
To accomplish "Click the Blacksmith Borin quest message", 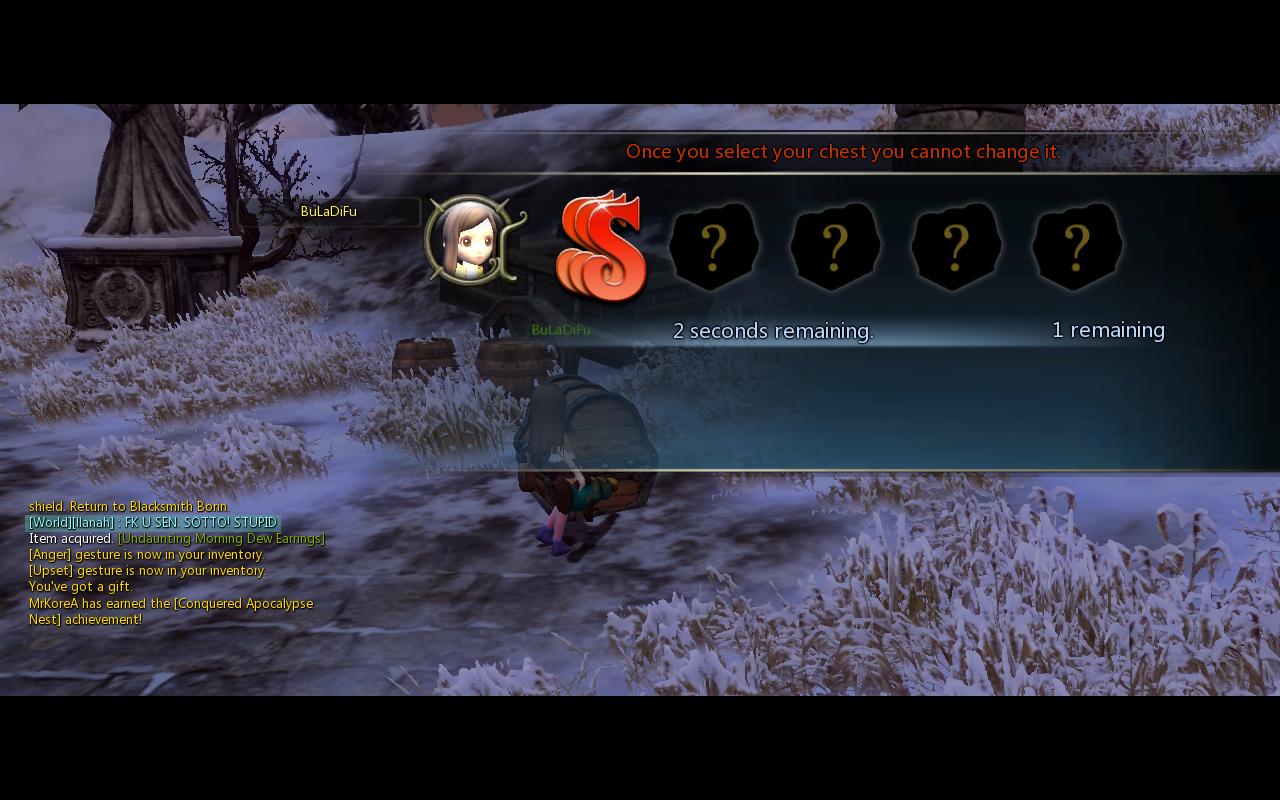I will pos(128,506).
